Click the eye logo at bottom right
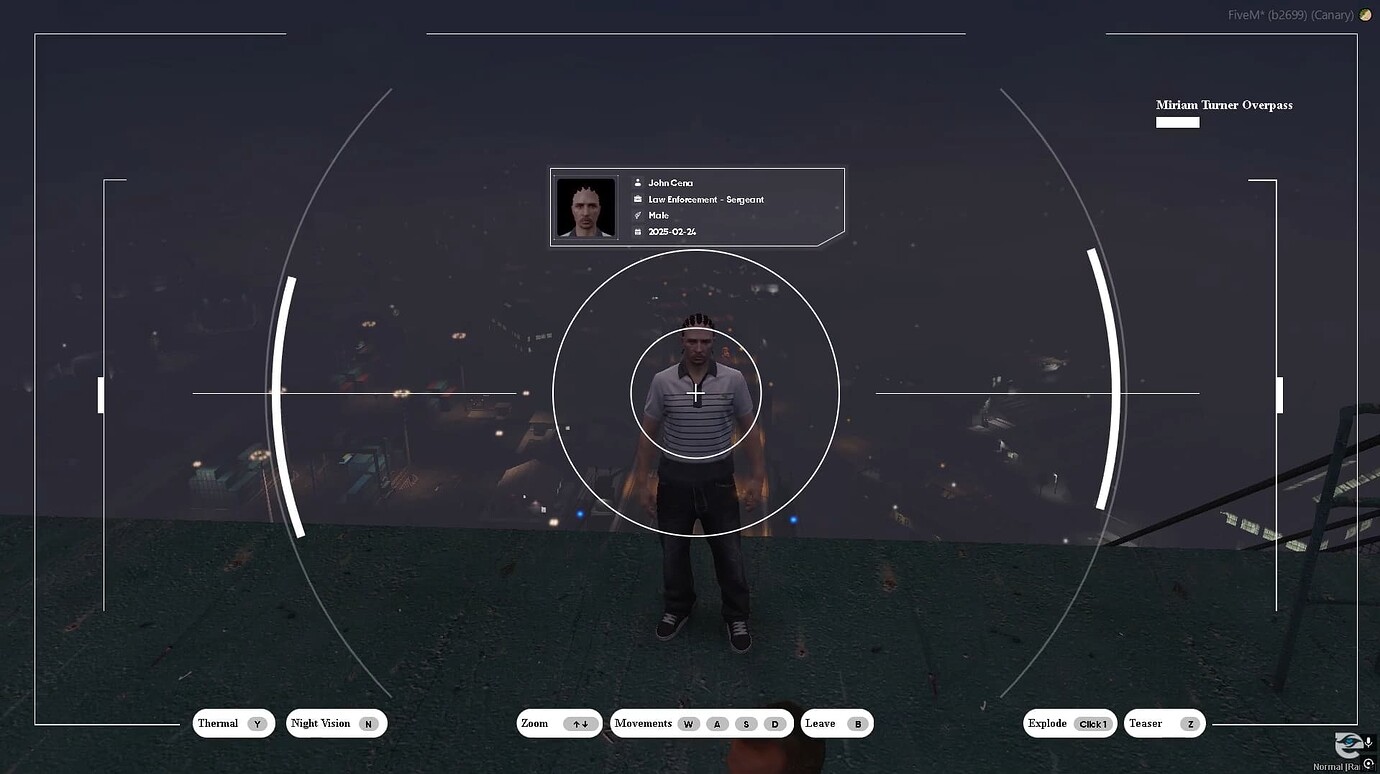The width and height of the screenshot is (1380, 774). (1348, 744)
